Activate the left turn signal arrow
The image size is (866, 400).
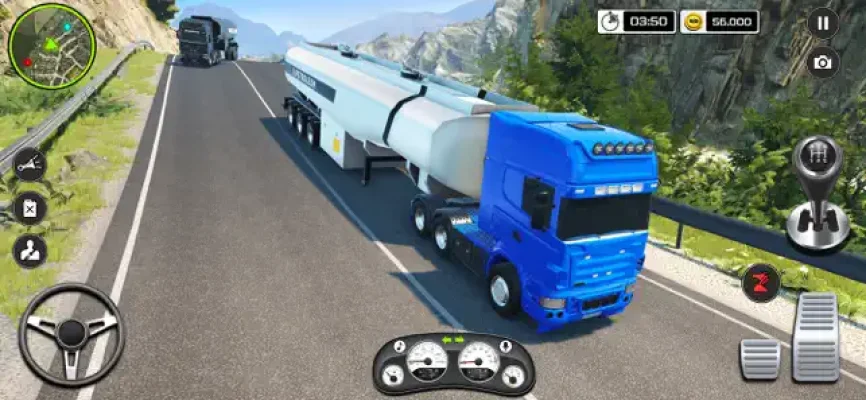(x=447, y=340)
